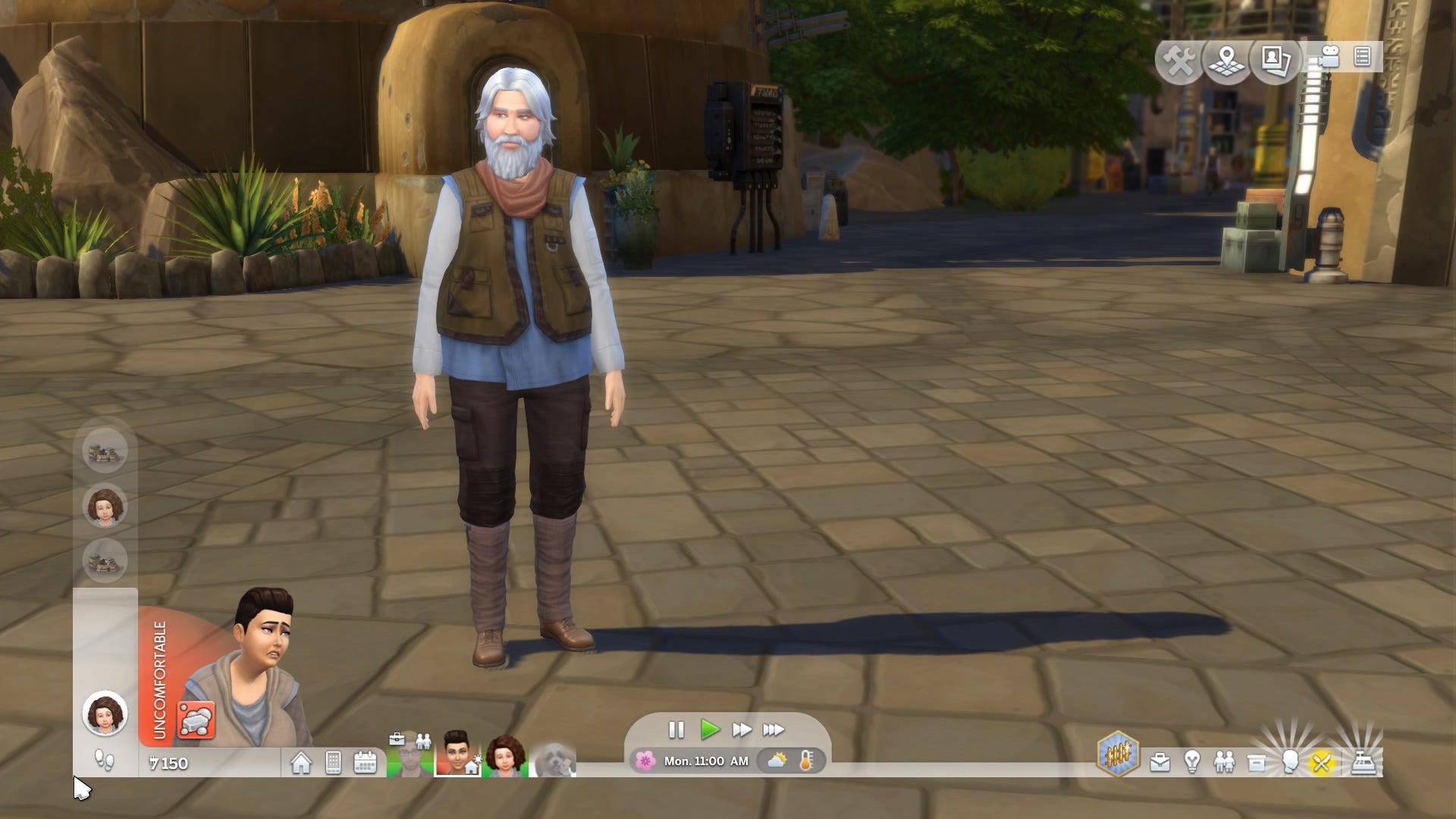The image size is (1456, 819).
Task: Open the Sim's phone
Action: coord(333,763)
